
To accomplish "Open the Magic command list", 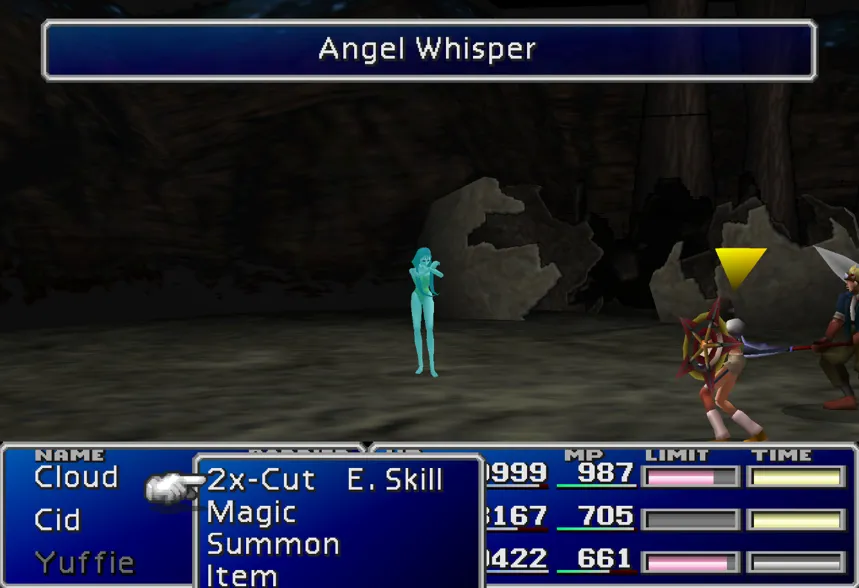I will coord(251,513).
